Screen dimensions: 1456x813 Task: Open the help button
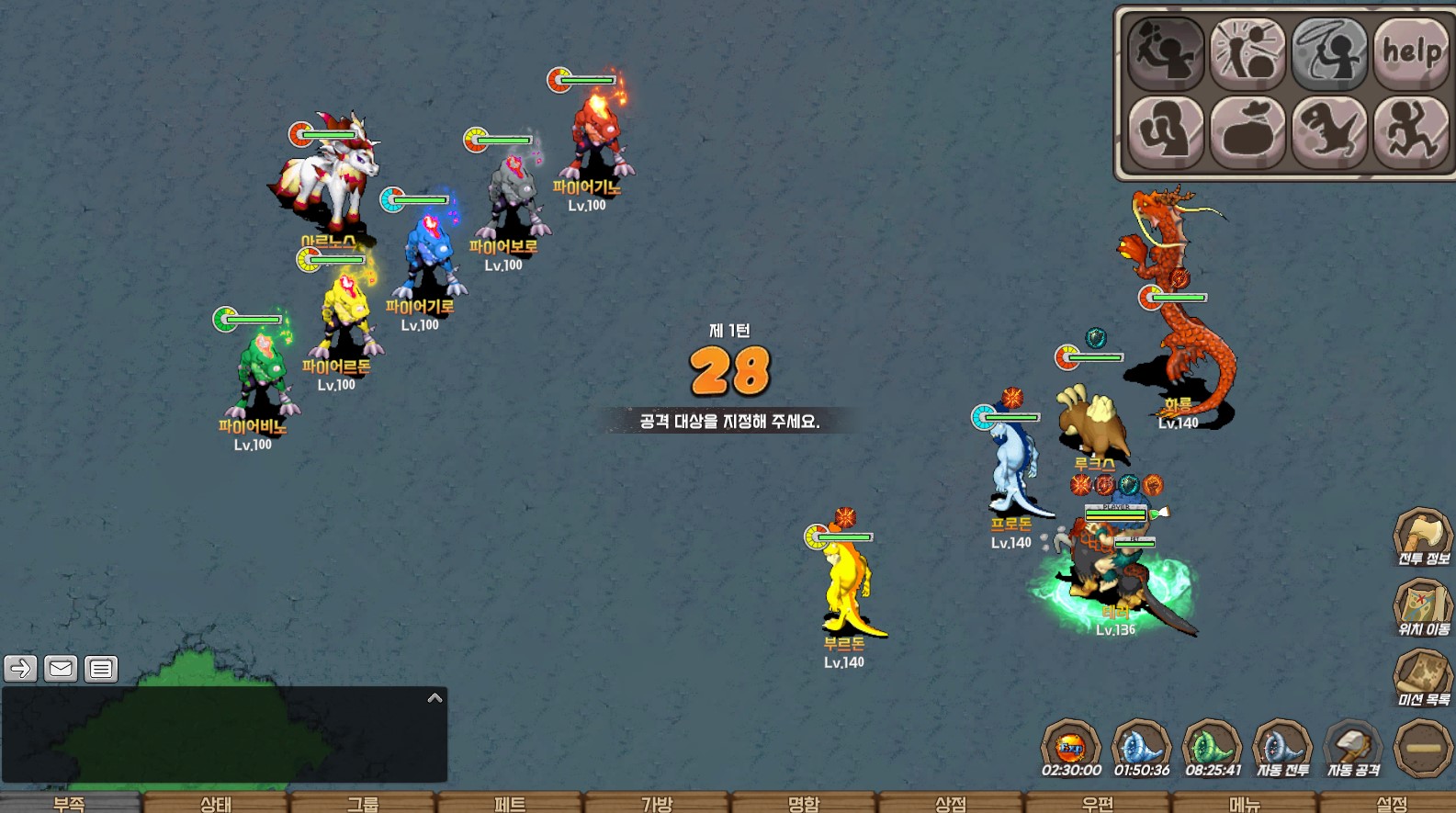[1411, 52]
